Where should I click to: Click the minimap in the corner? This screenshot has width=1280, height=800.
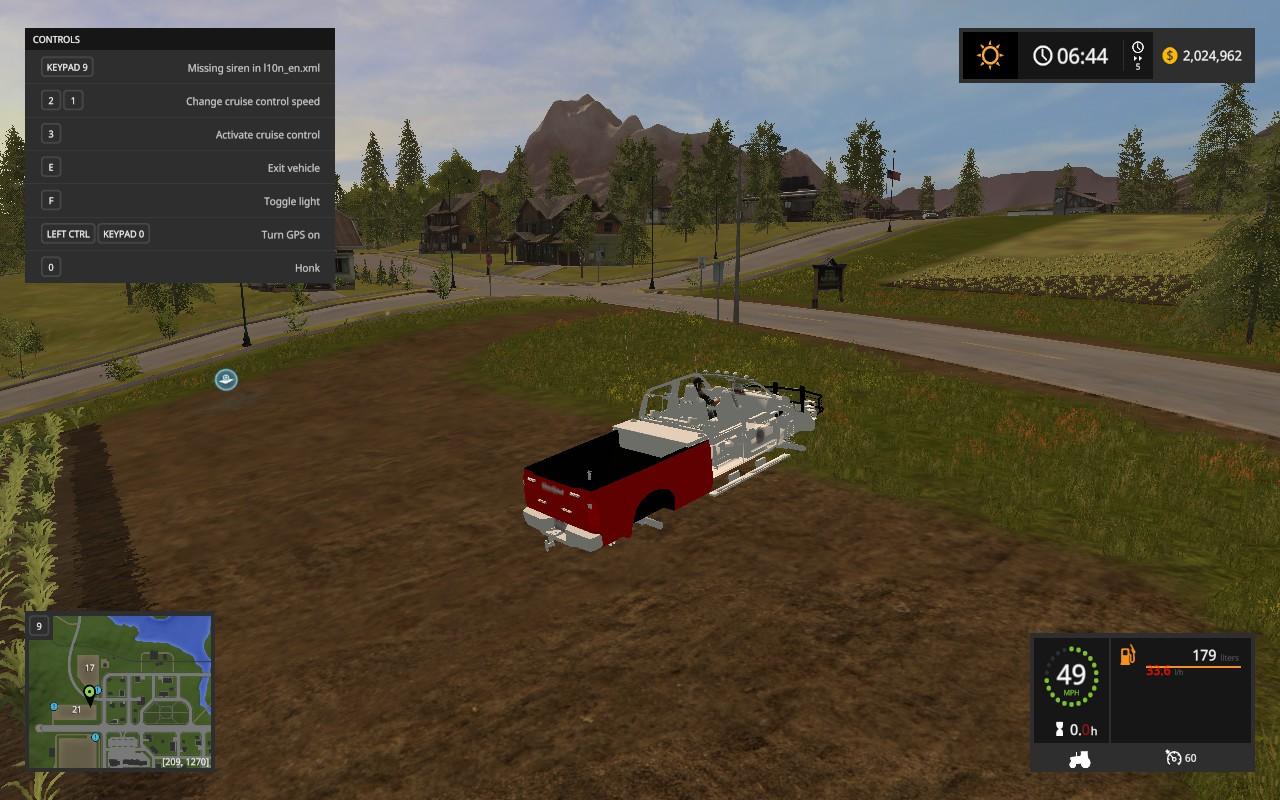click(120, 692)
